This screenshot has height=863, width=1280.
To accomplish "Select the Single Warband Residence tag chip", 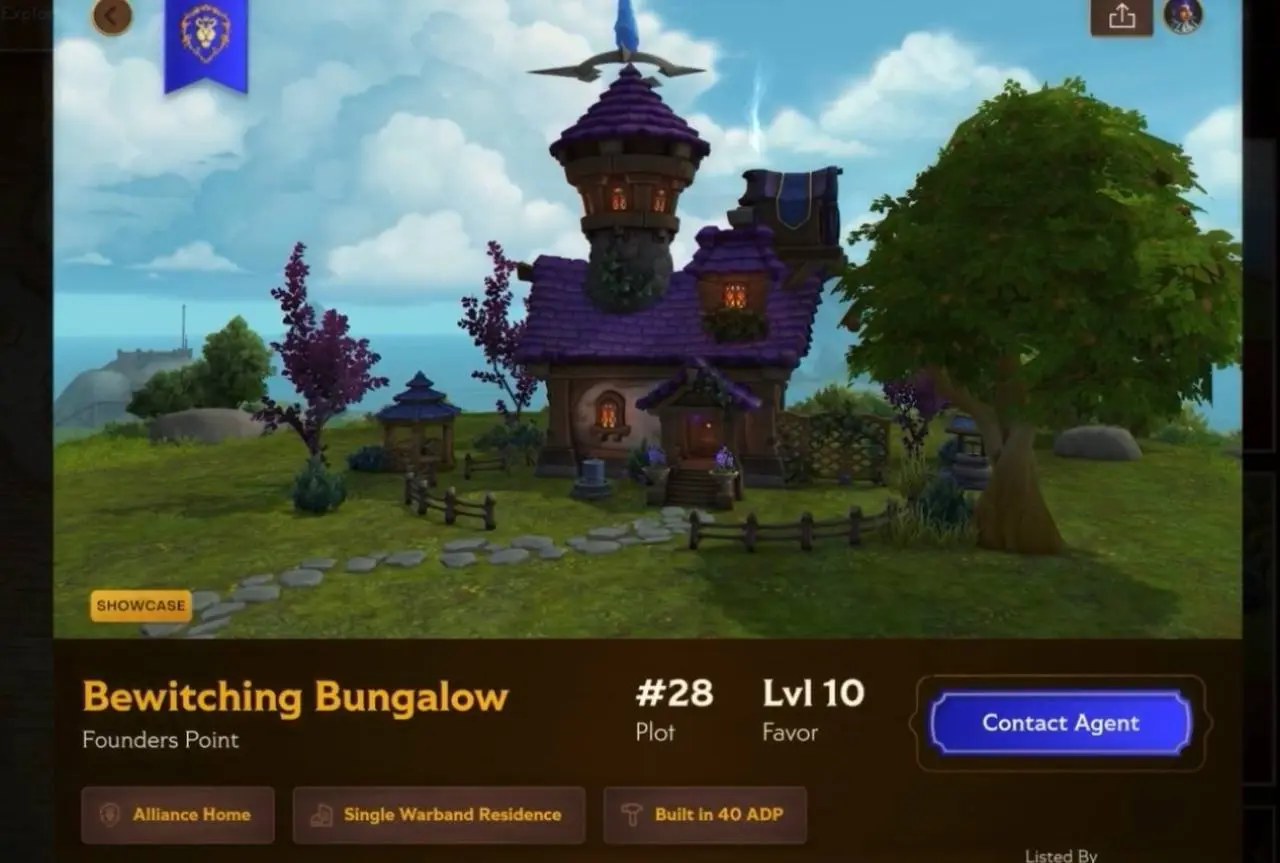I will 438,815.
